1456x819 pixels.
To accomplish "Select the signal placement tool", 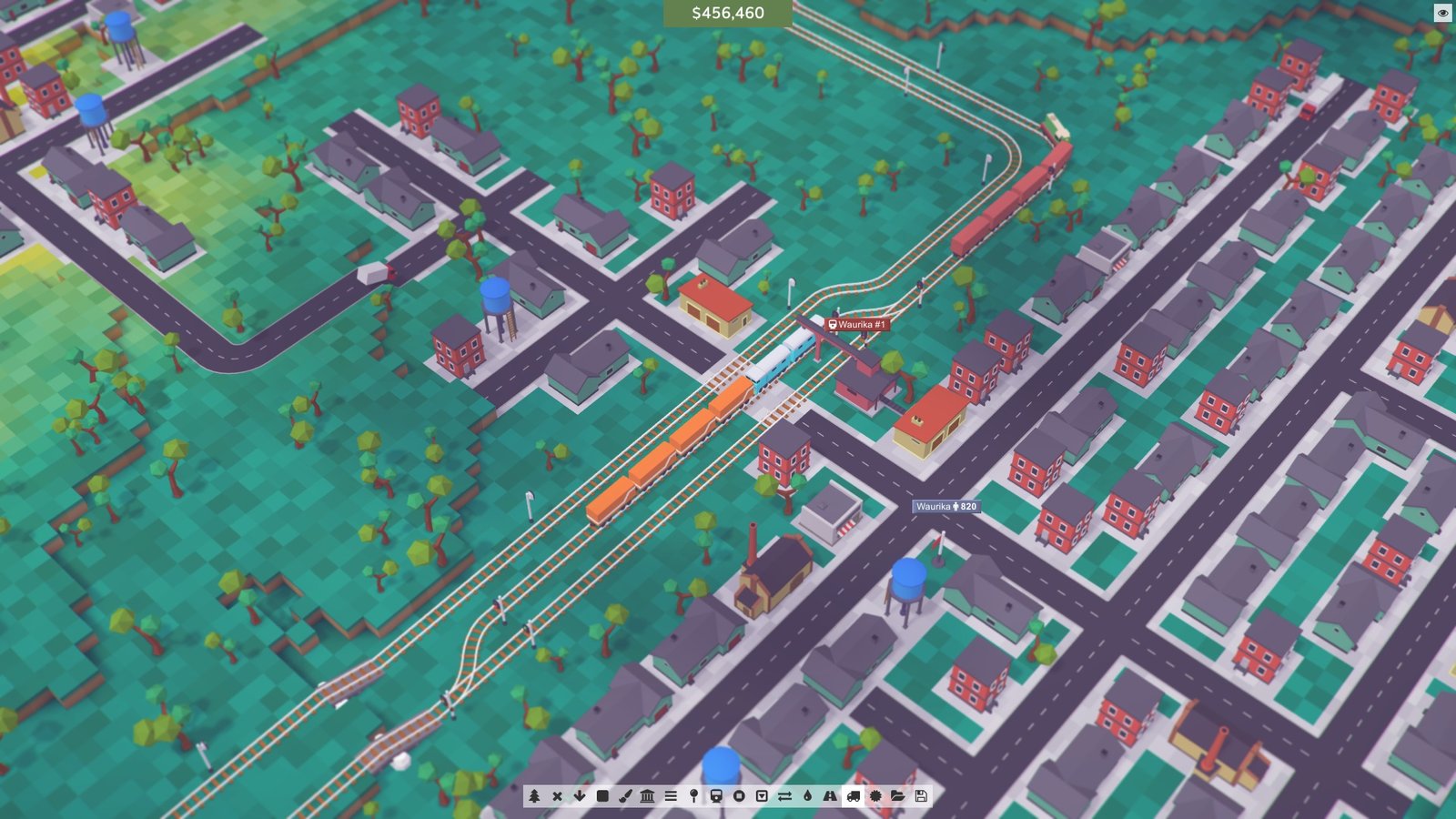I will pyautogui.click(x=693, y=794).
